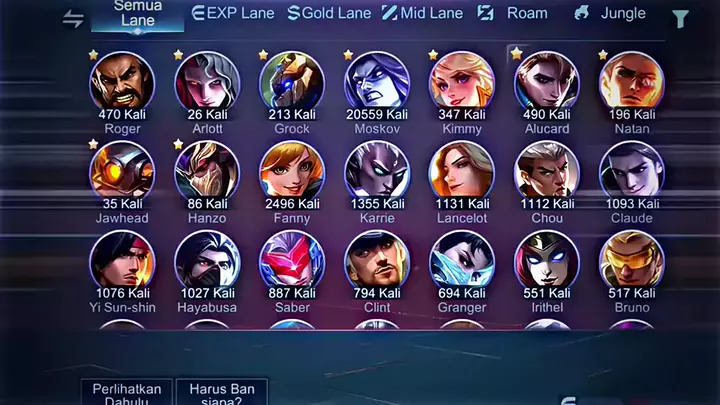Select the Roam lane filter
Viewport: 720px width, 405px height.
(513, 14)
